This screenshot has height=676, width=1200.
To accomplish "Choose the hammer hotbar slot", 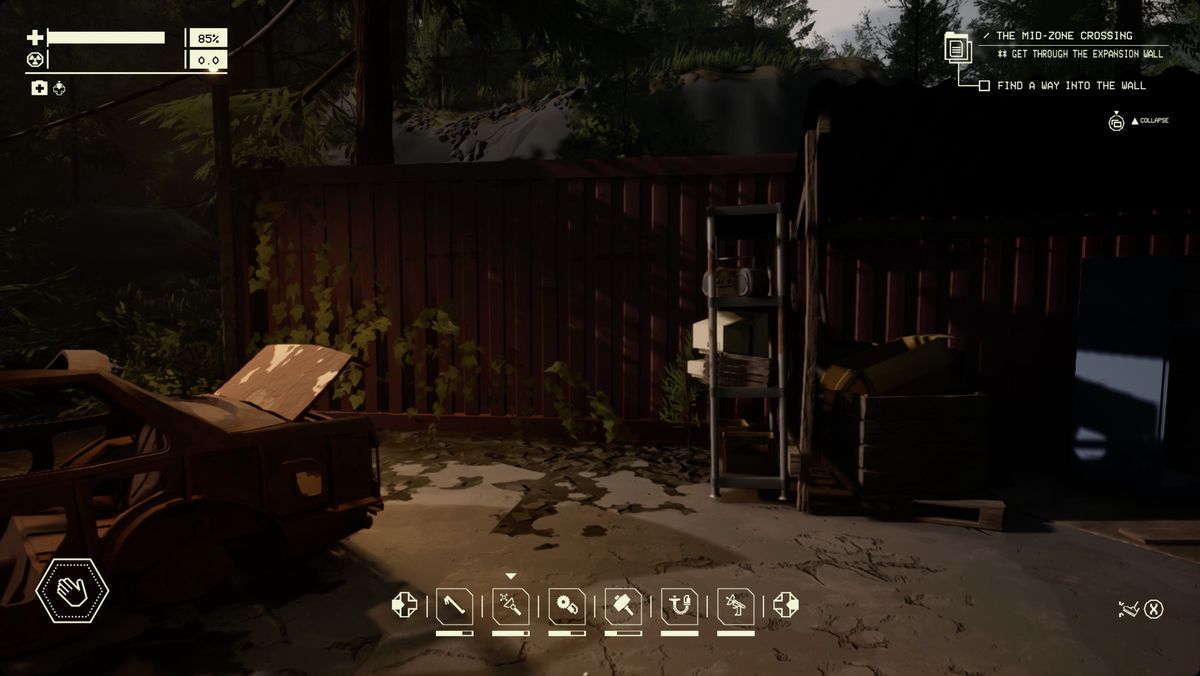I will point(623,606).
